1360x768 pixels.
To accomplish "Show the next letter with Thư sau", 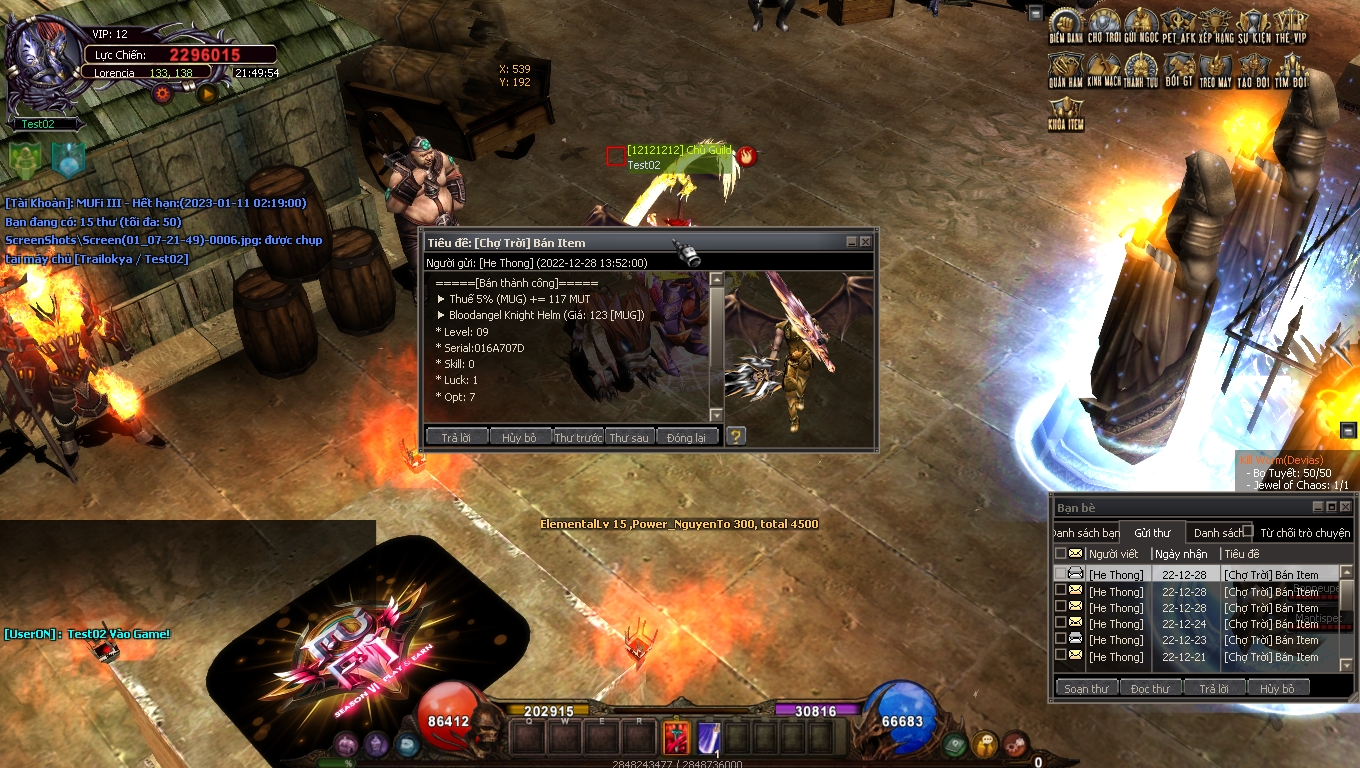I will [629, 437].
